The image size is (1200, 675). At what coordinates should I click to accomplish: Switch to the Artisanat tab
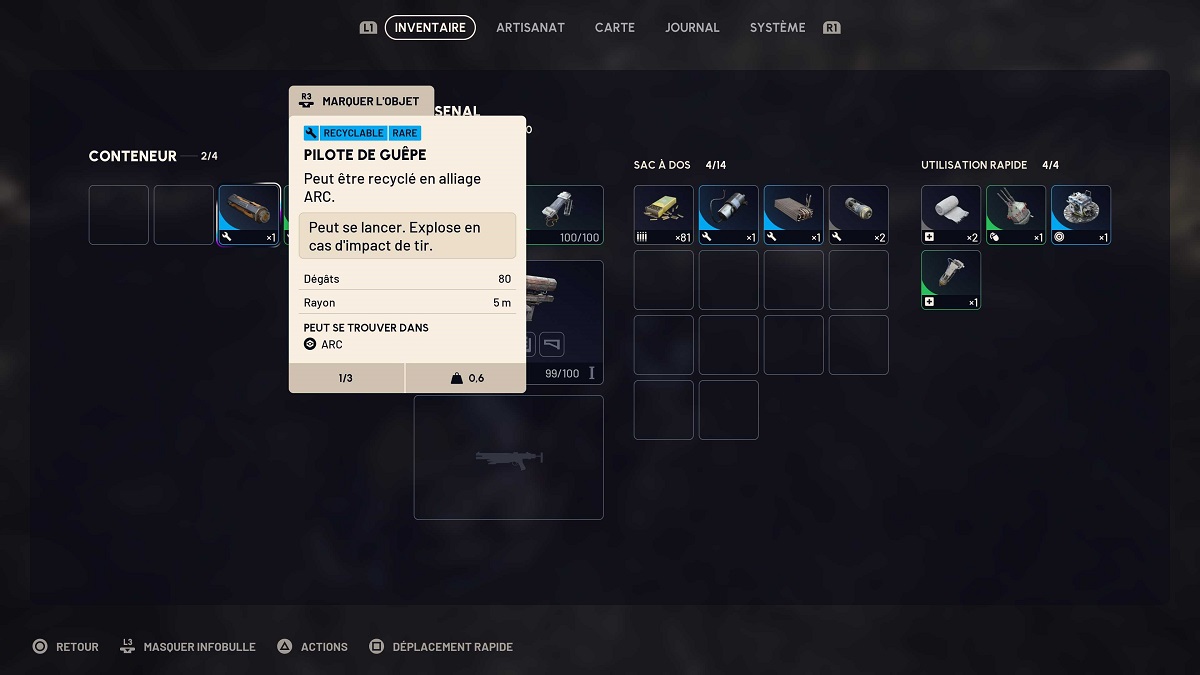click(x=530, y=28)
